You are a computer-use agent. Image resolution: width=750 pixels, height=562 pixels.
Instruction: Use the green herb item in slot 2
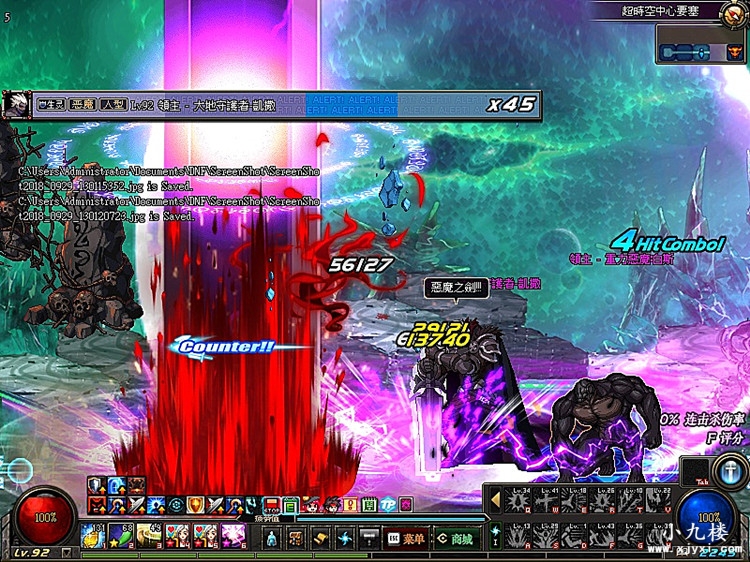click(121, 535)
